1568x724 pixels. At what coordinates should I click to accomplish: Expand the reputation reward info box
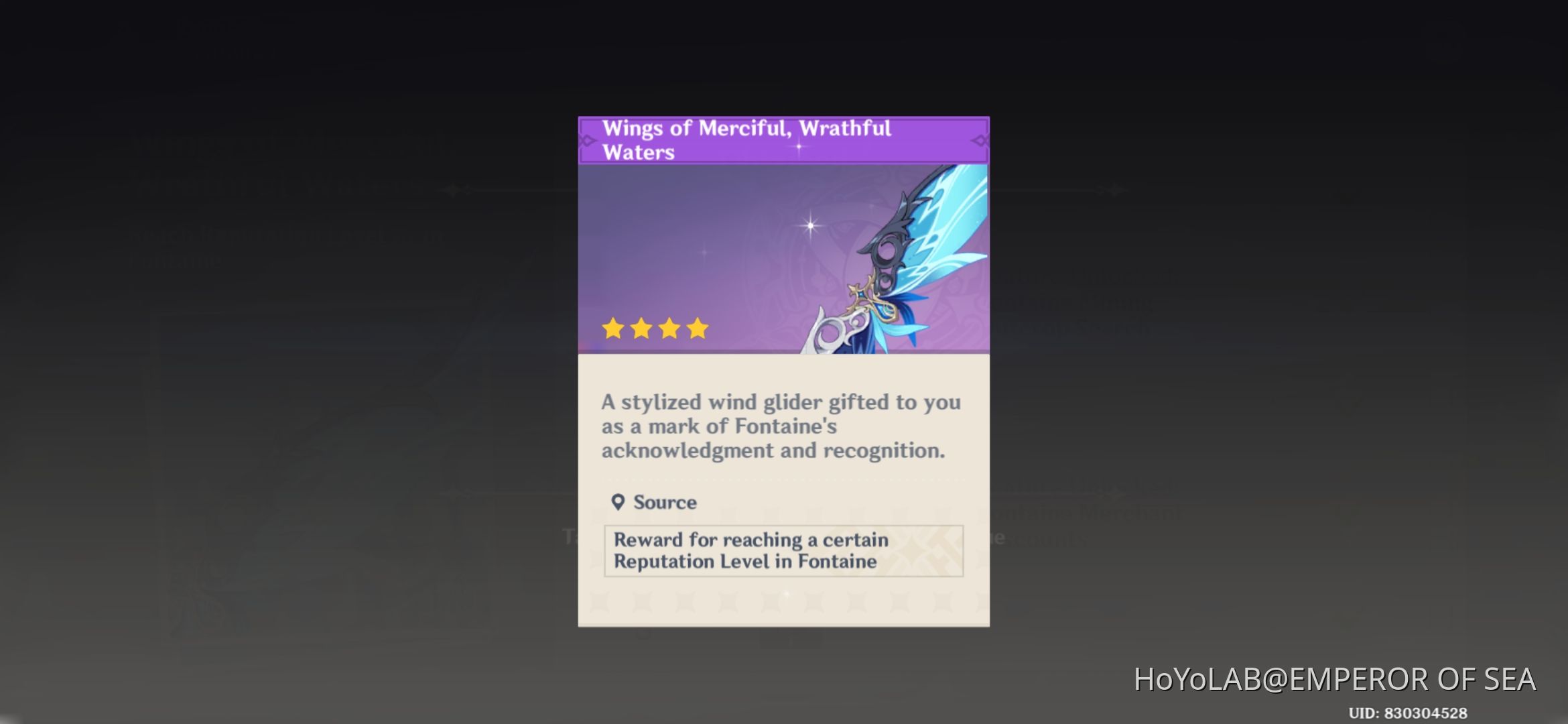click(783, 551)
